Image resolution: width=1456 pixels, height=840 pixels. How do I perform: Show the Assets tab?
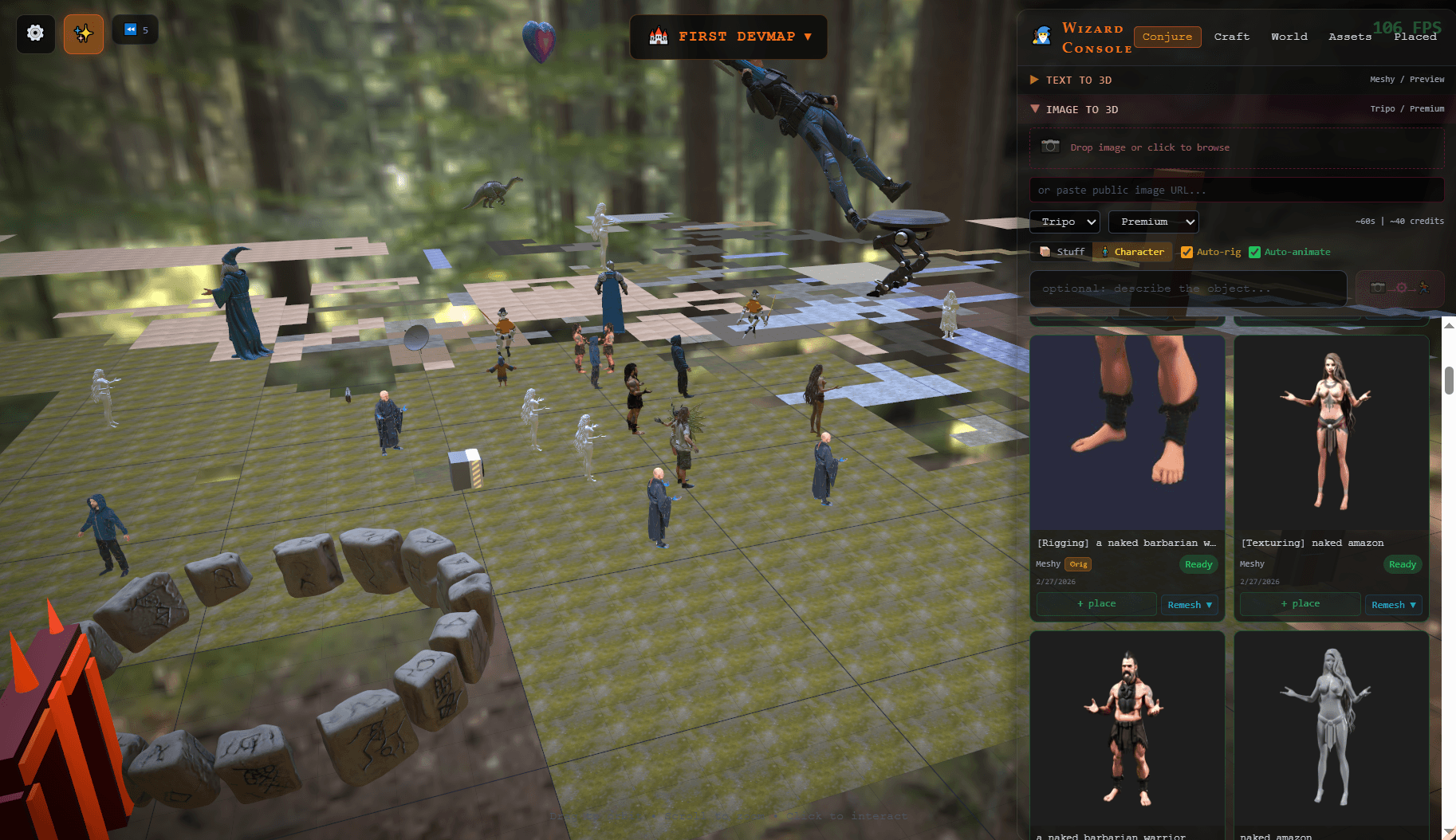point(1349,37)
